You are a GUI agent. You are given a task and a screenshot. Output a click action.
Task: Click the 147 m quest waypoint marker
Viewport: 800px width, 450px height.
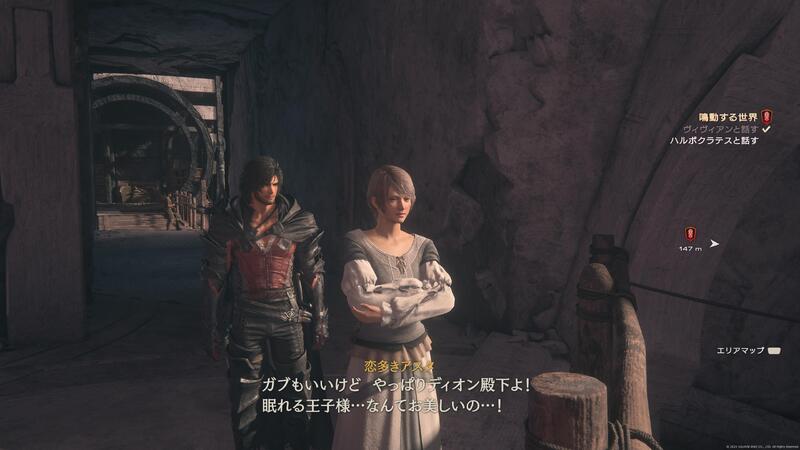pyautogui.click(x=690, y=235)
